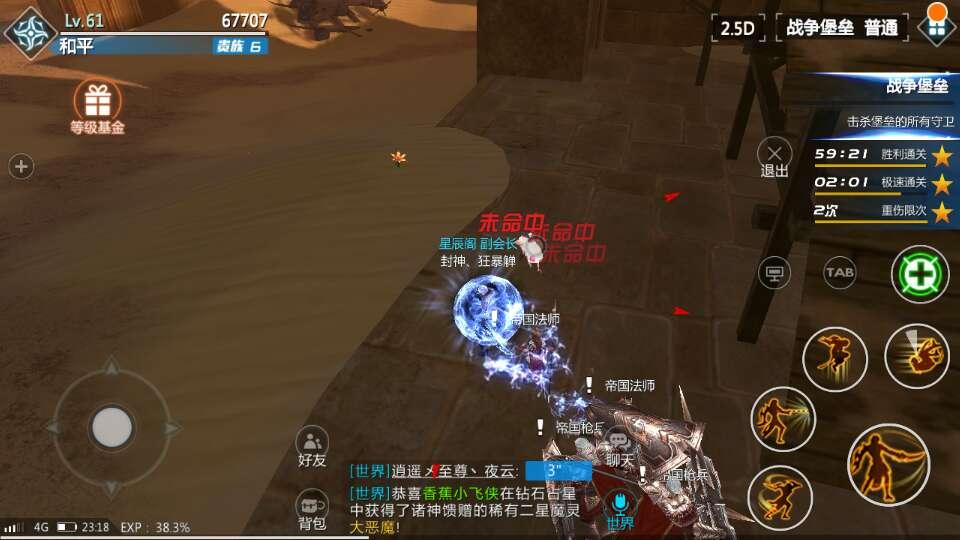Click the monitor screen icon button
The height and width of the screenshot is (540, 960).
(x=774, y=272)
